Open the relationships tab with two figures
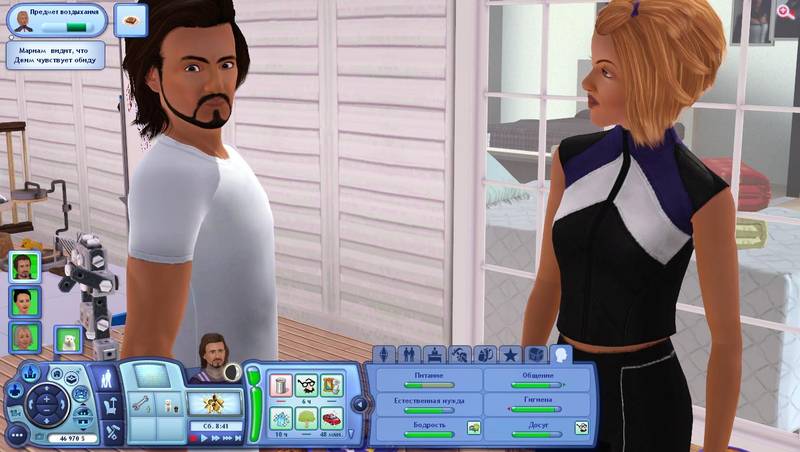Screen dimensions: 800x452 [x=408, y=354]
